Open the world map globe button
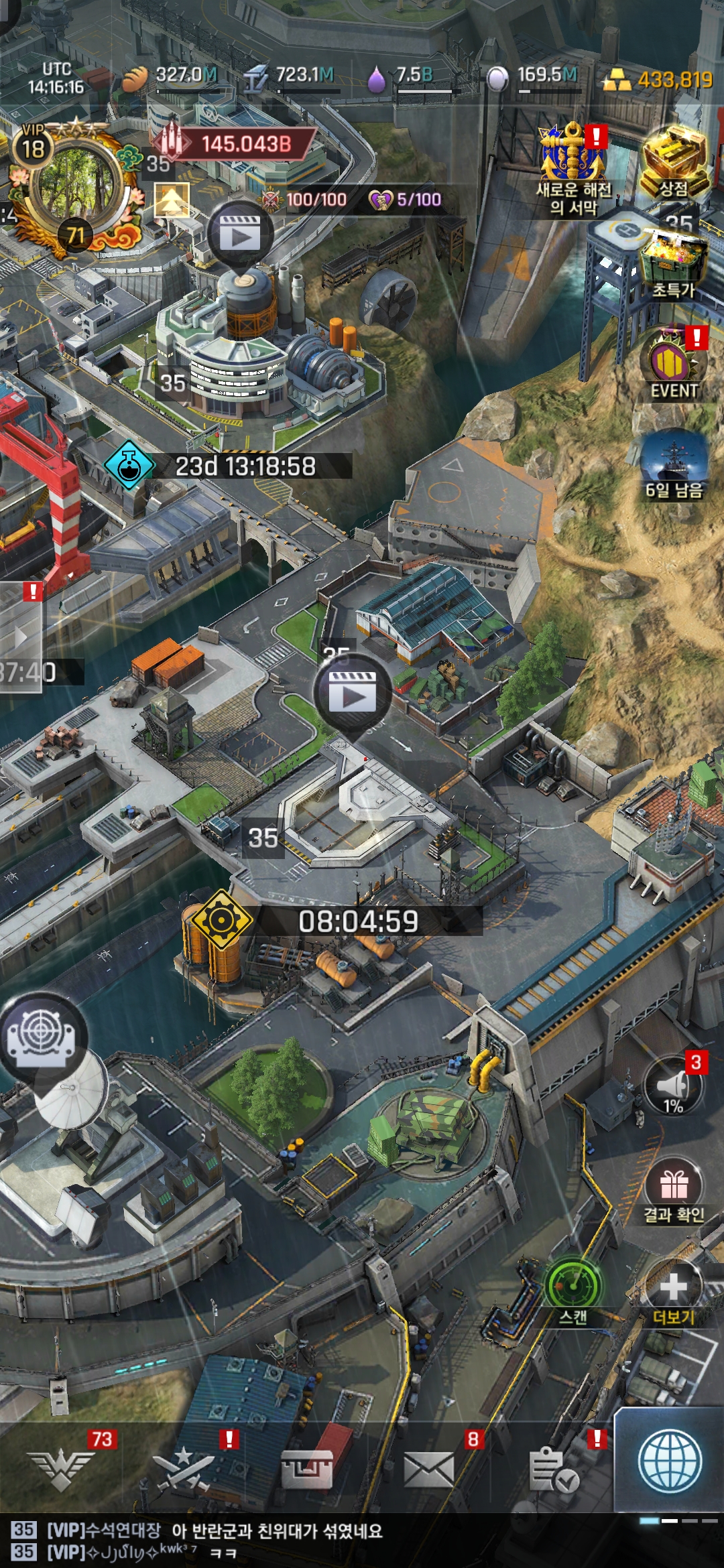Viewport: 724px width, 1568px height. (x=670, y=1461)
